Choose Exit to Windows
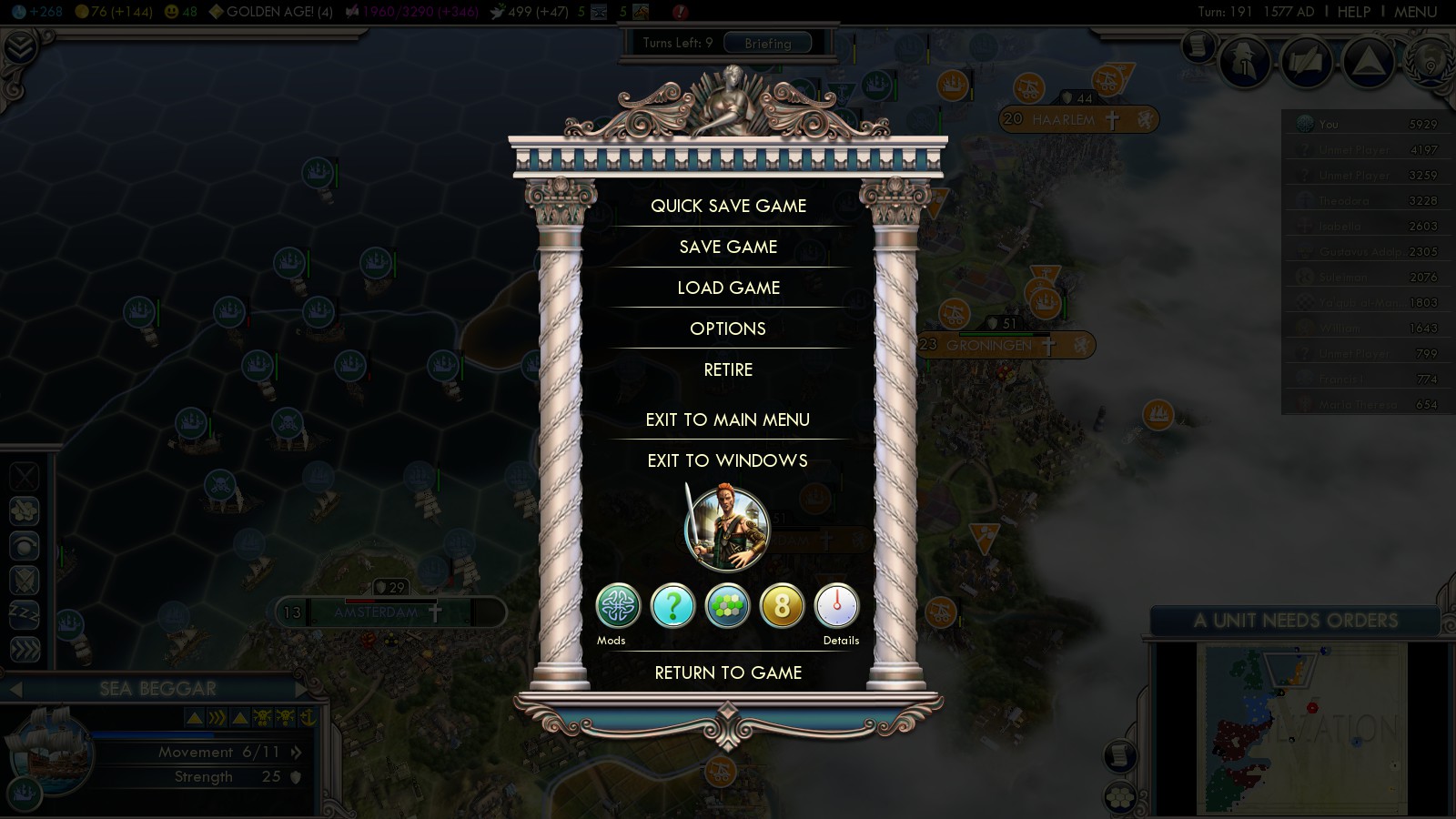The height and width of the screenshot is (819, 1456). click(x=728, y=460)
